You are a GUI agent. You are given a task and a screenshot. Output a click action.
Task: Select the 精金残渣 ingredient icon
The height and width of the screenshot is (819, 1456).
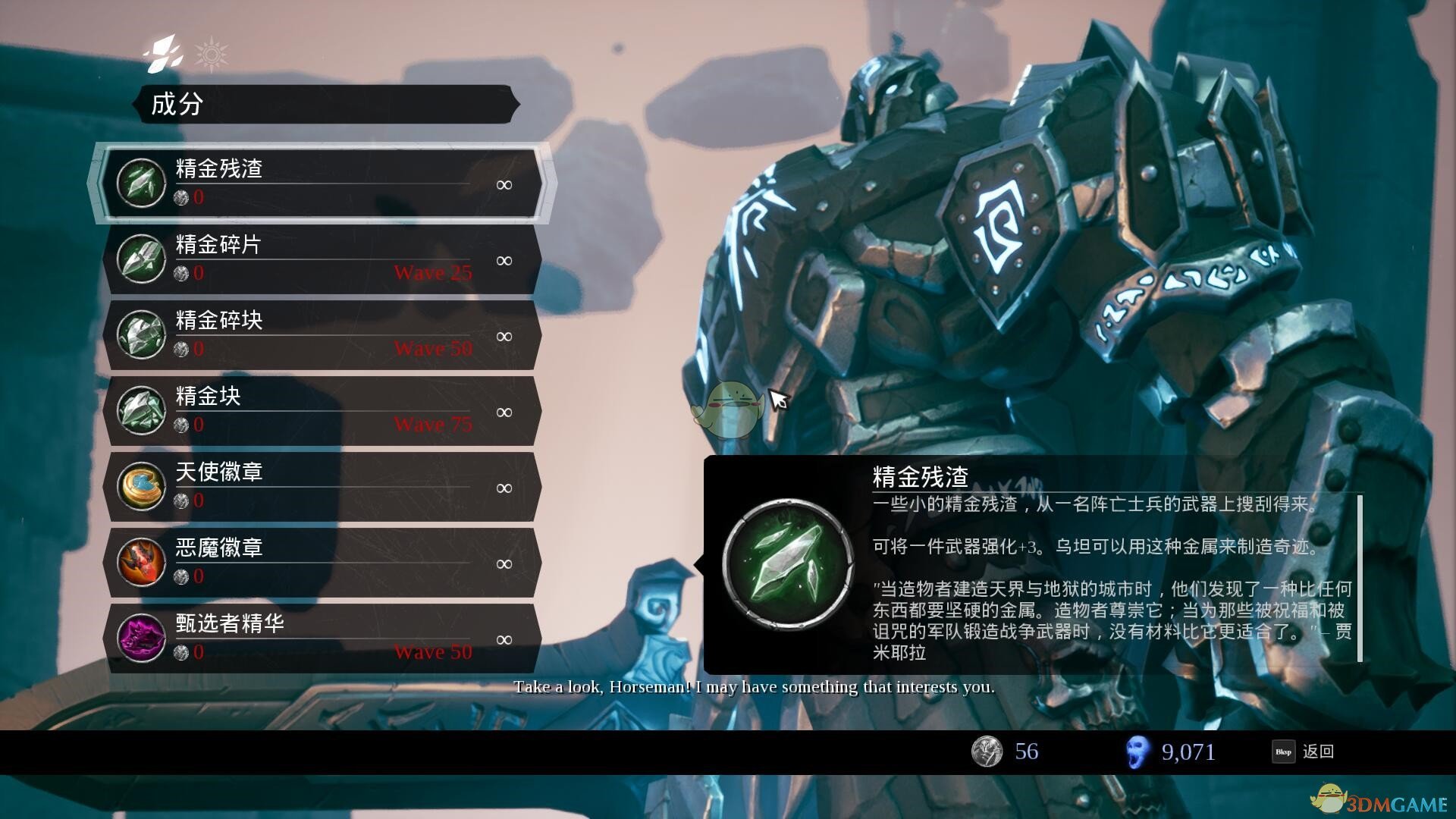pos(140,184)
